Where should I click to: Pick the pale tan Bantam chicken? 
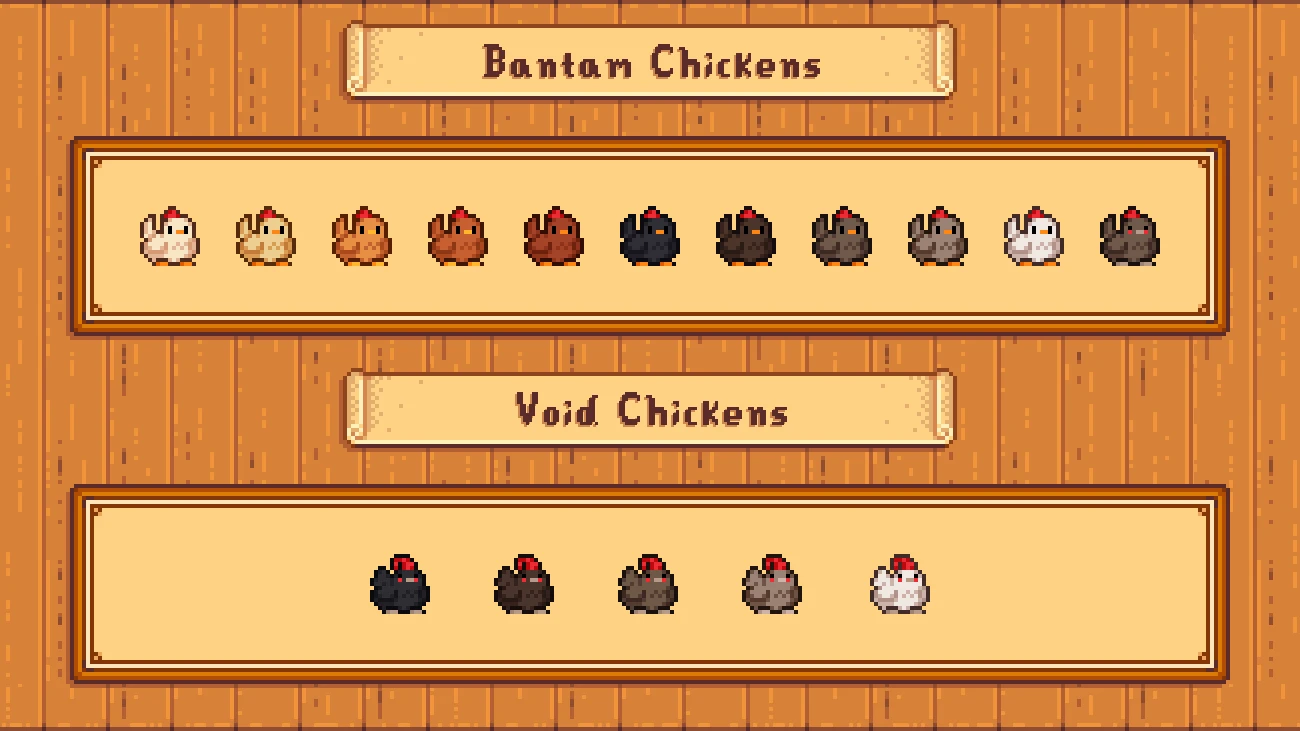tap(265, 237)
